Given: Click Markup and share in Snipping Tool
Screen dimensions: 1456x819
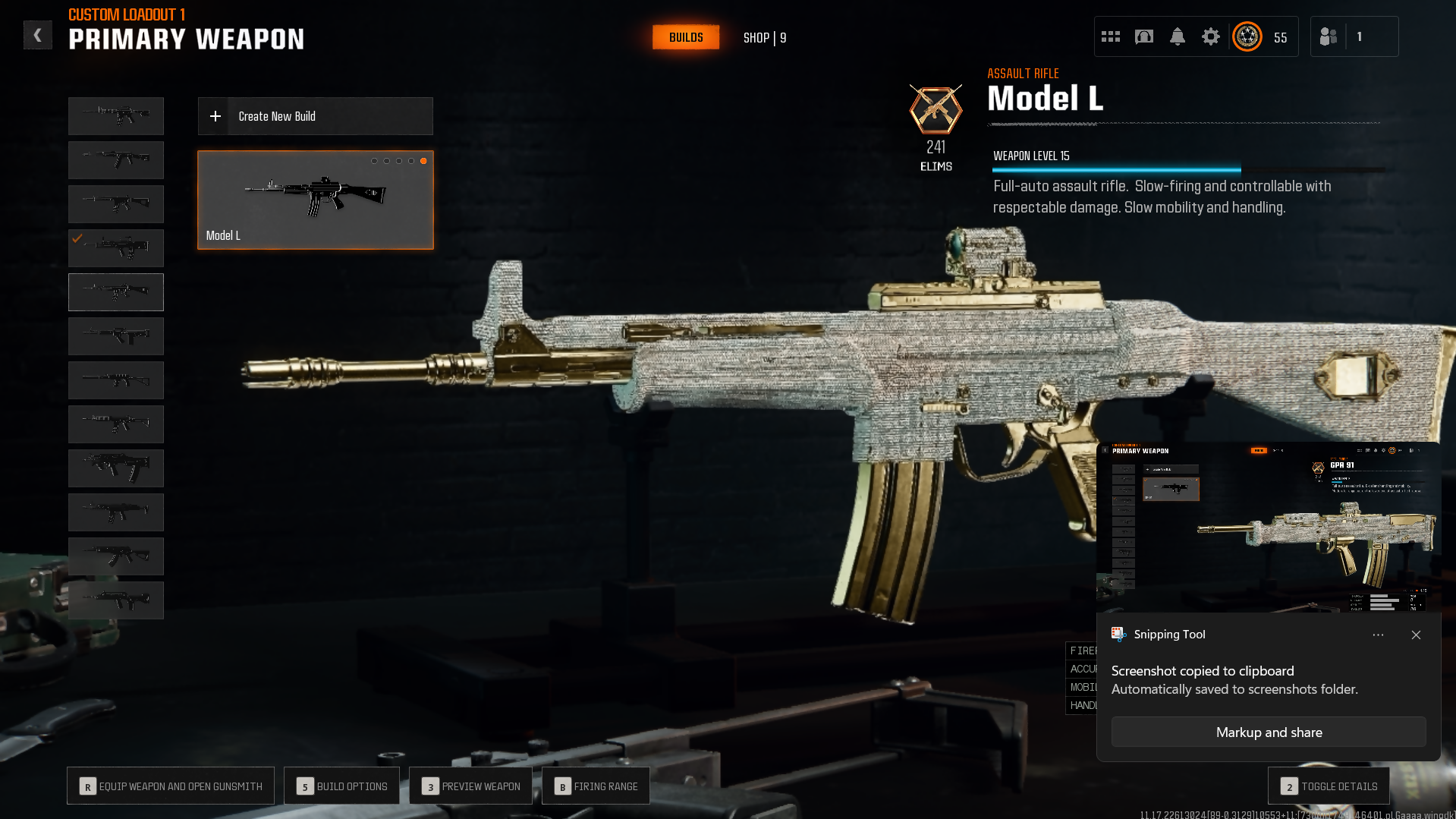Looking at the screenshot, I should (1269, 732).
